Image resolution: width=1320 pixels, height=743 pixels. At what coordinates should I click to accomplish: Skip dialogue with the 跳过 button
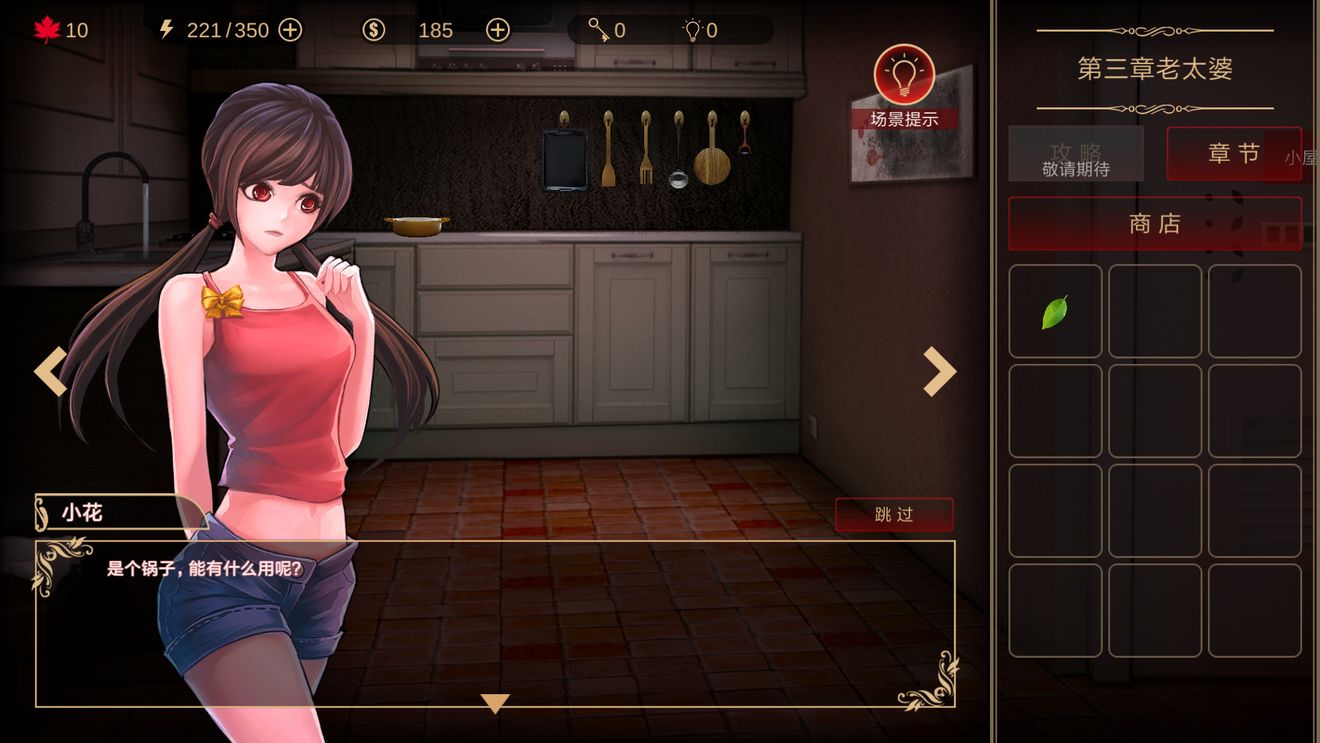point(894,515)
